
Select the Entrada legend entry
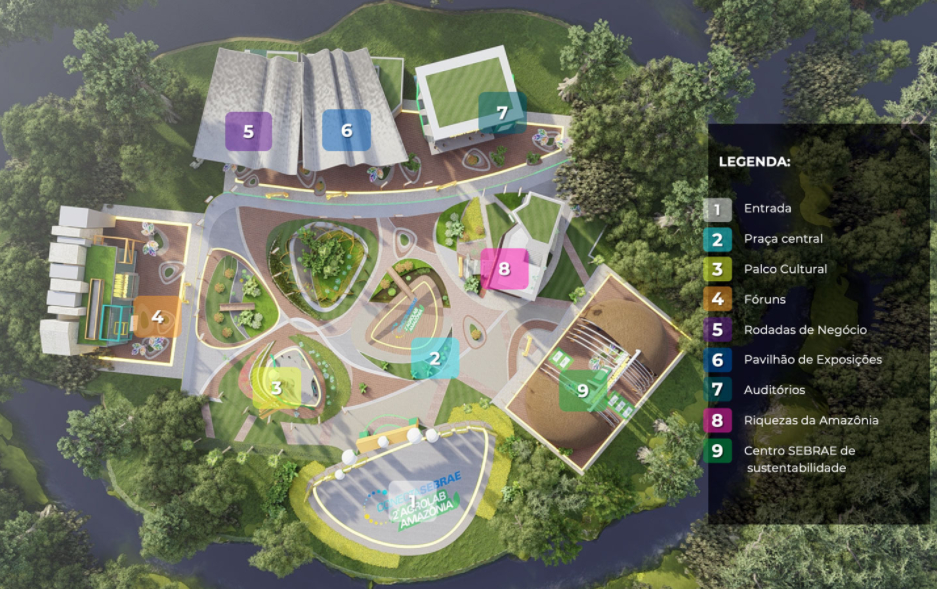(767, 209)
